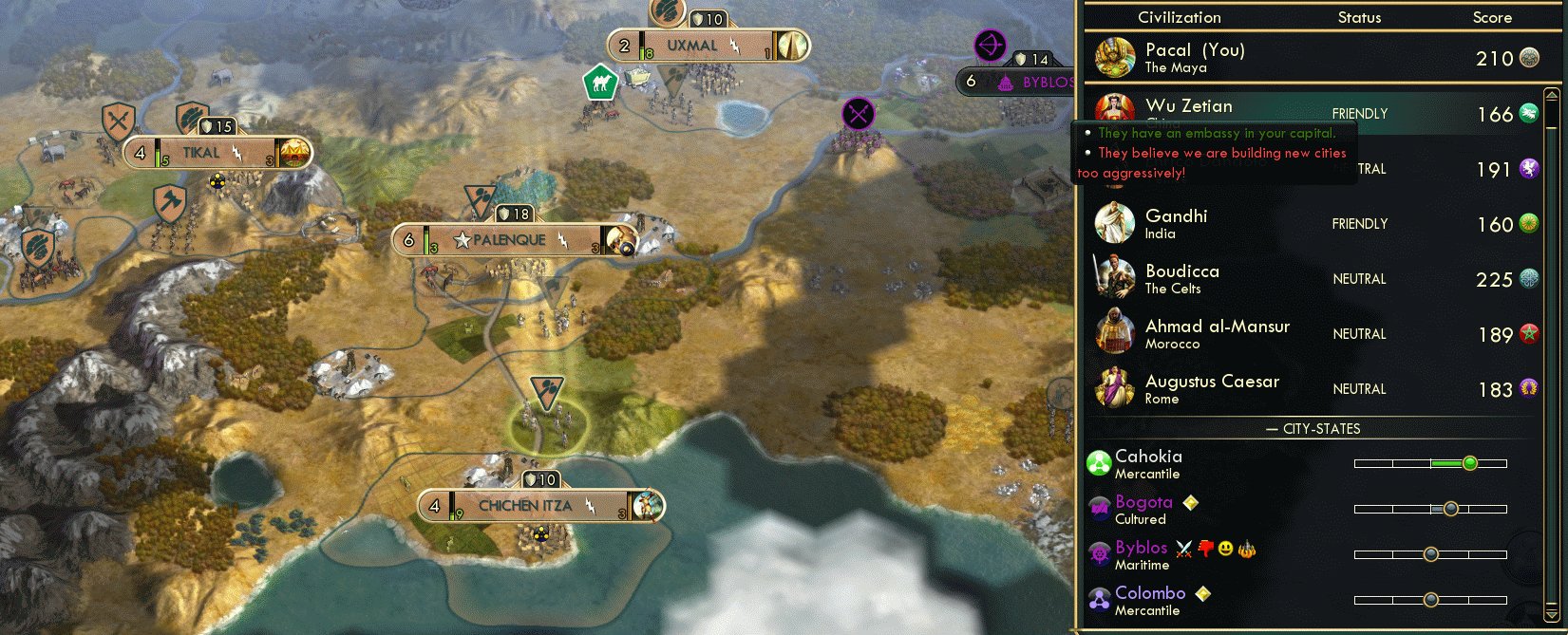Open the Cahokia mercantile city-state entry
The image size is (1568, 635).
pyautogui.click(x=1148, y=463)
